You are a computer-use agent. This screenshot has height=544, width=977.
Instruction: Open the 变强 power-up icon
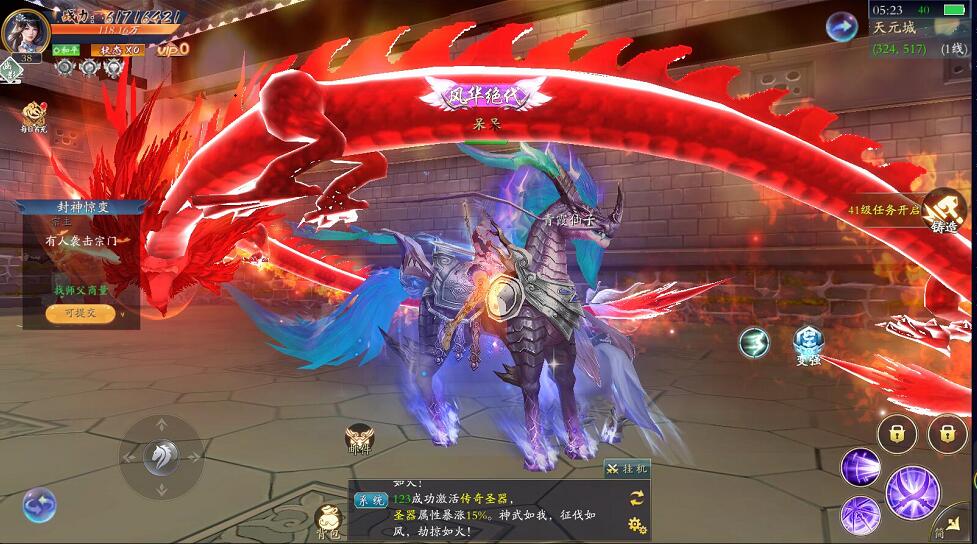[808, 343]
